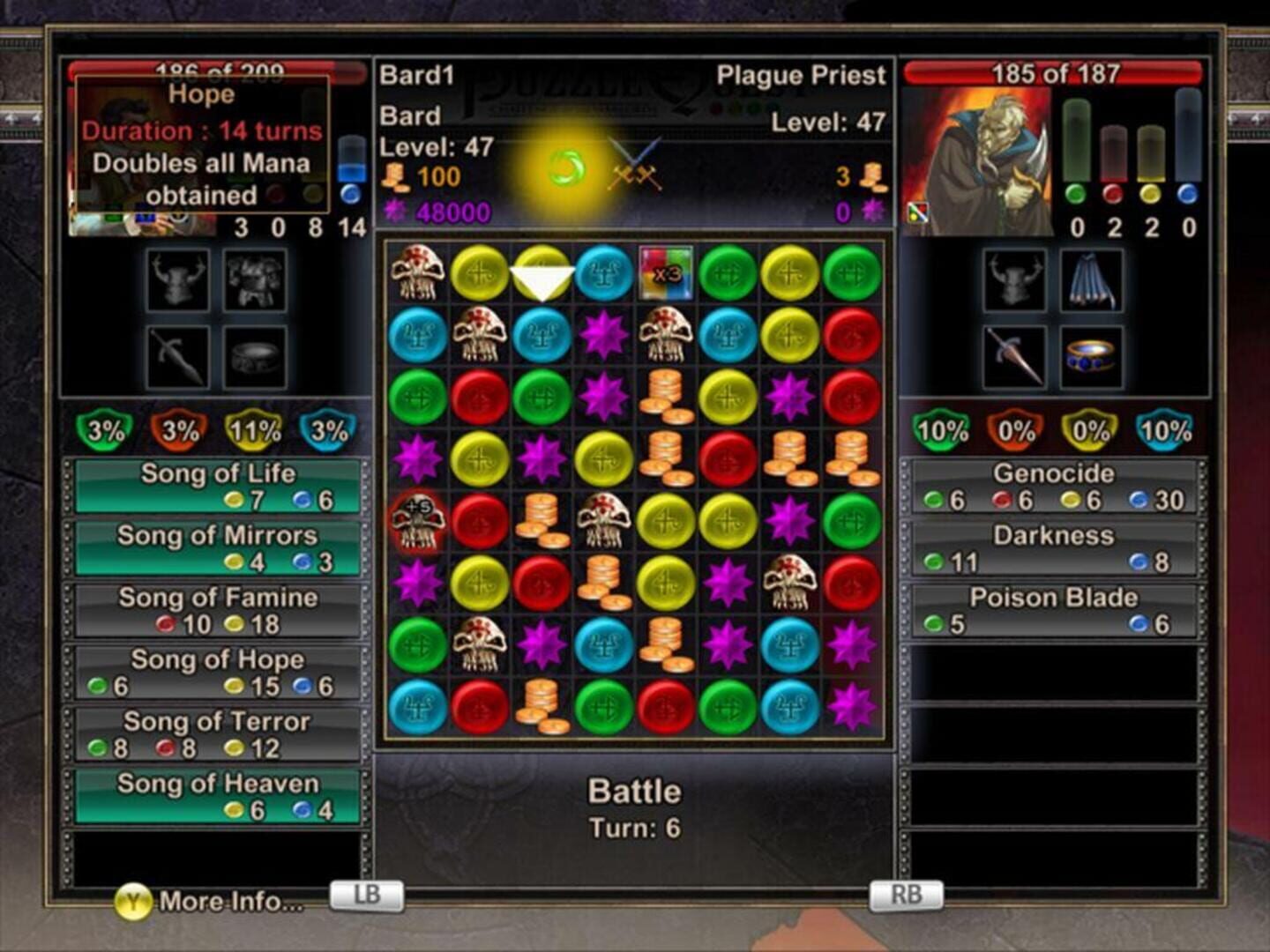The image size is (1270, 952).
Task: Select the skull gem in the top-left board corner
Action: coord(417,274)
